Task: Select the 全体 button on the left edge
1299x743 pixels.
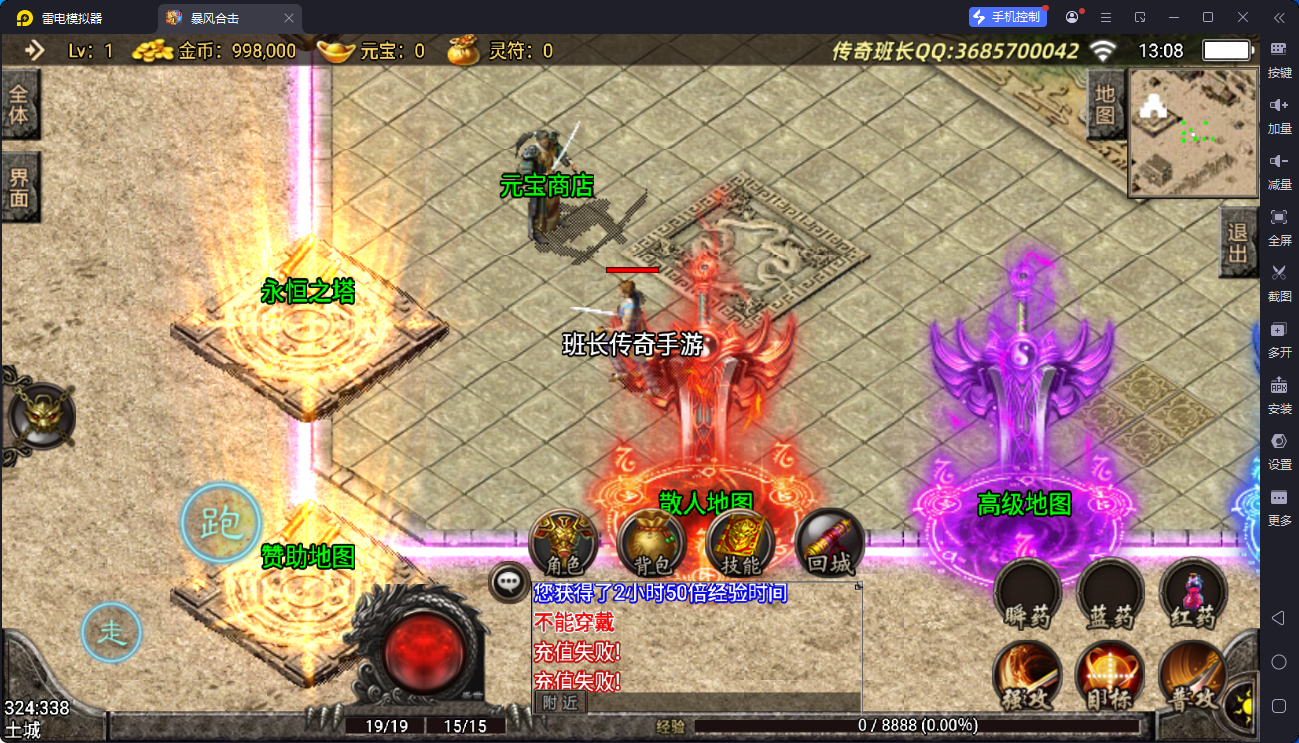Action: [19, 104]
